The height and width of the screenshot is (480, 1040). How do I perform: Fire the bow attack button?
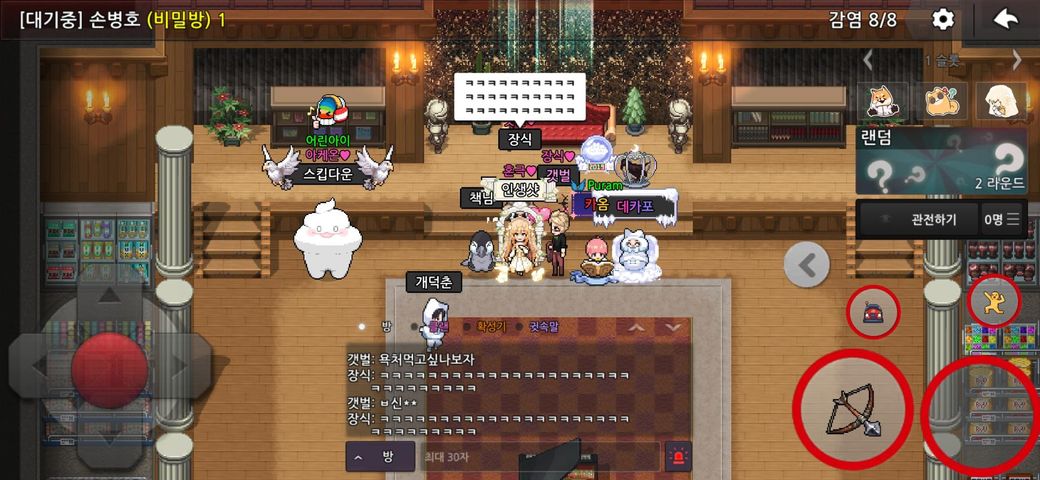[x=852, y=409]
